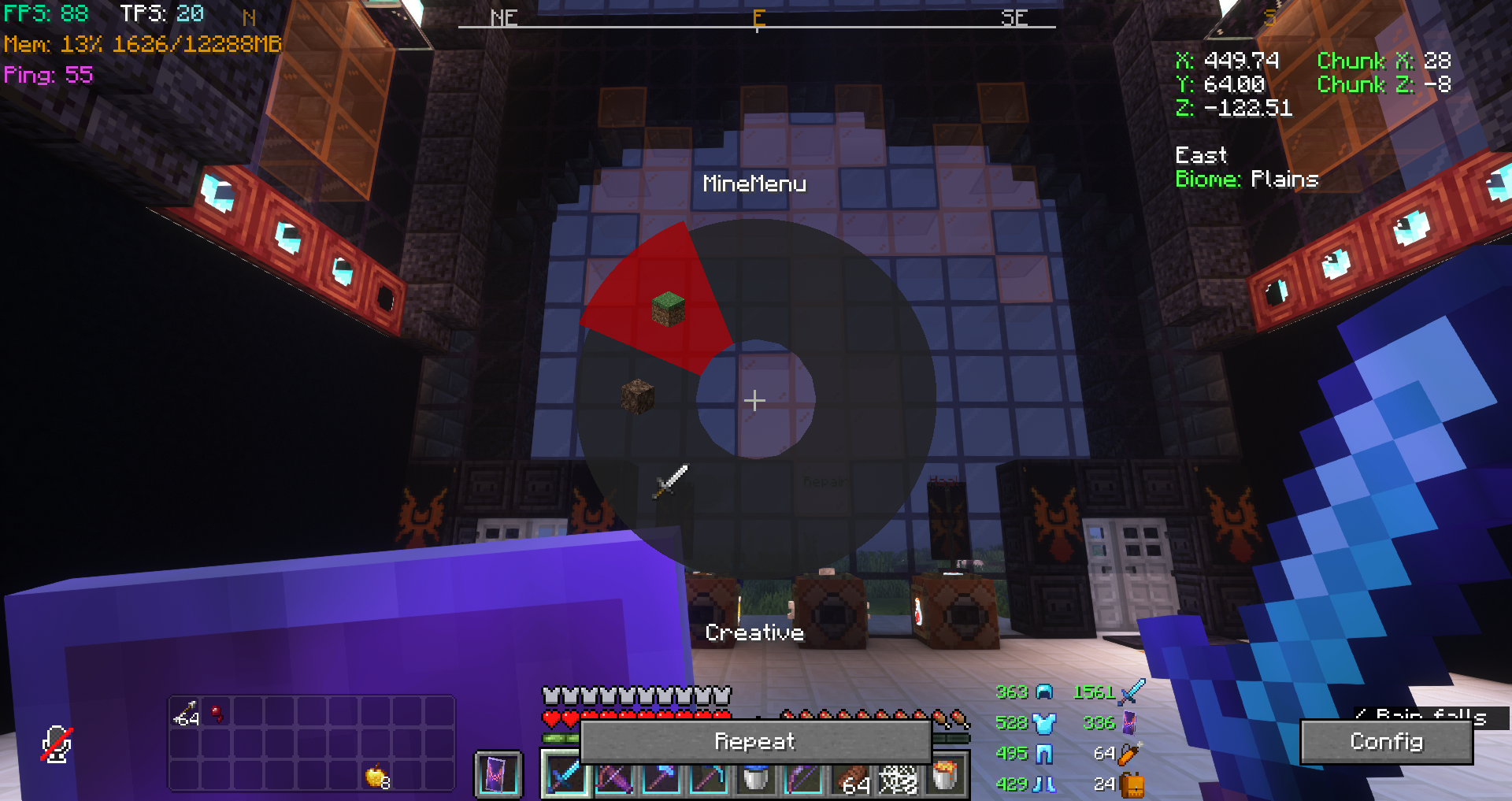Screen dimensions: 1512x801
Task: Click the crosshair at the radial menu center
Action: [x=755, y=401]
